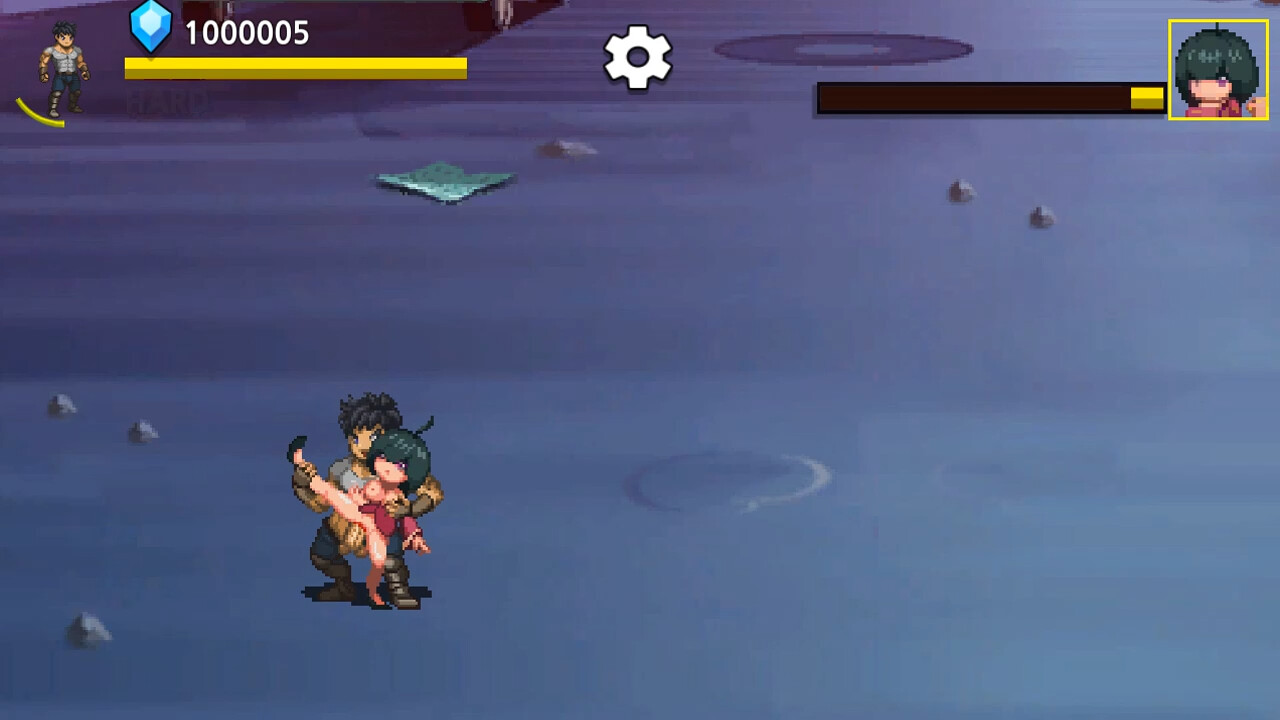Tap the blue gem currency icon
The height and width of the screenshot is (720, 1280).
151,27
